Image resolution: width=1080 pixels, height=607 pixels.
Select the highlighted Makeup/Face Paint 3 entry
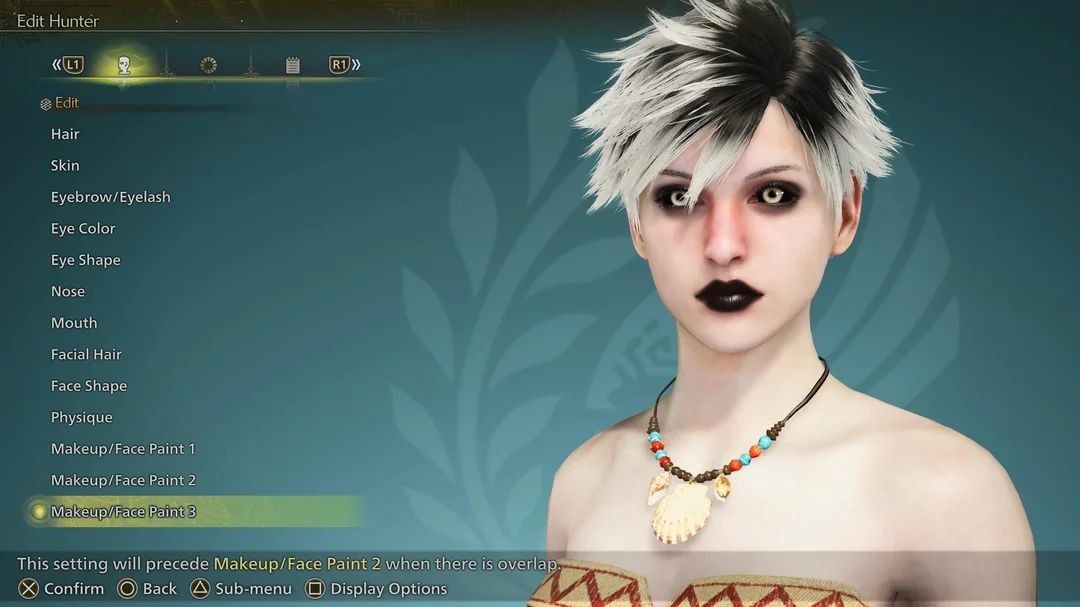click(x=123, y=512)
